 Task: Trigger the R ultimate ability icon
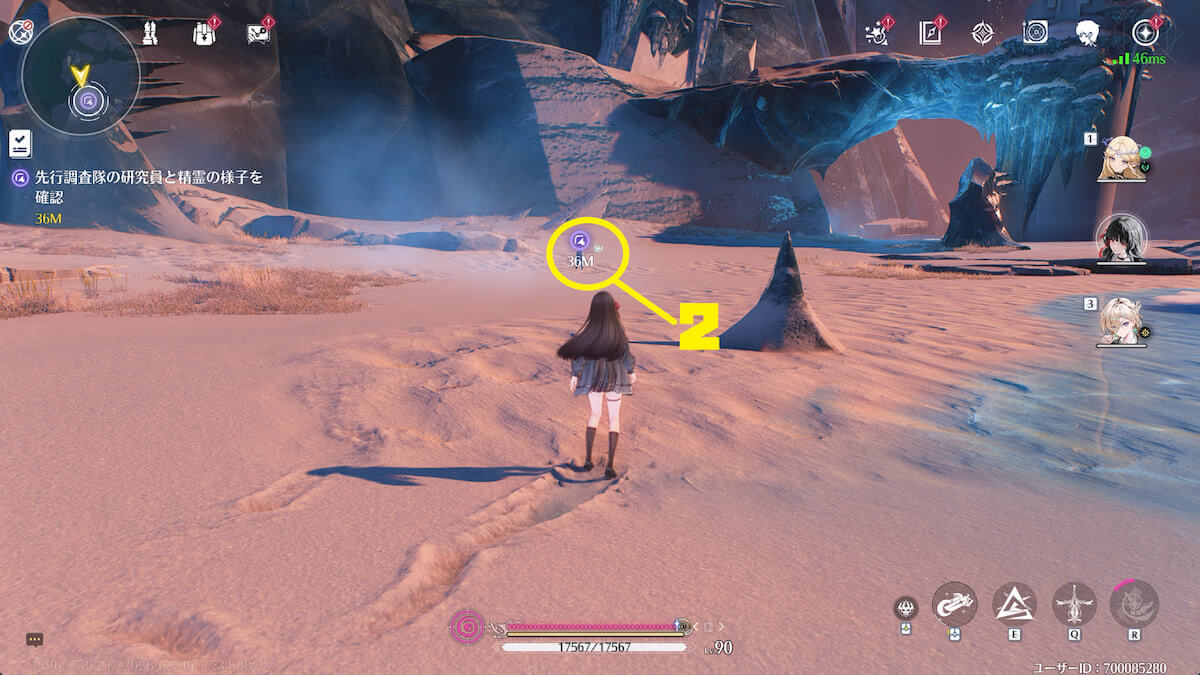[x=1134, y=603]
